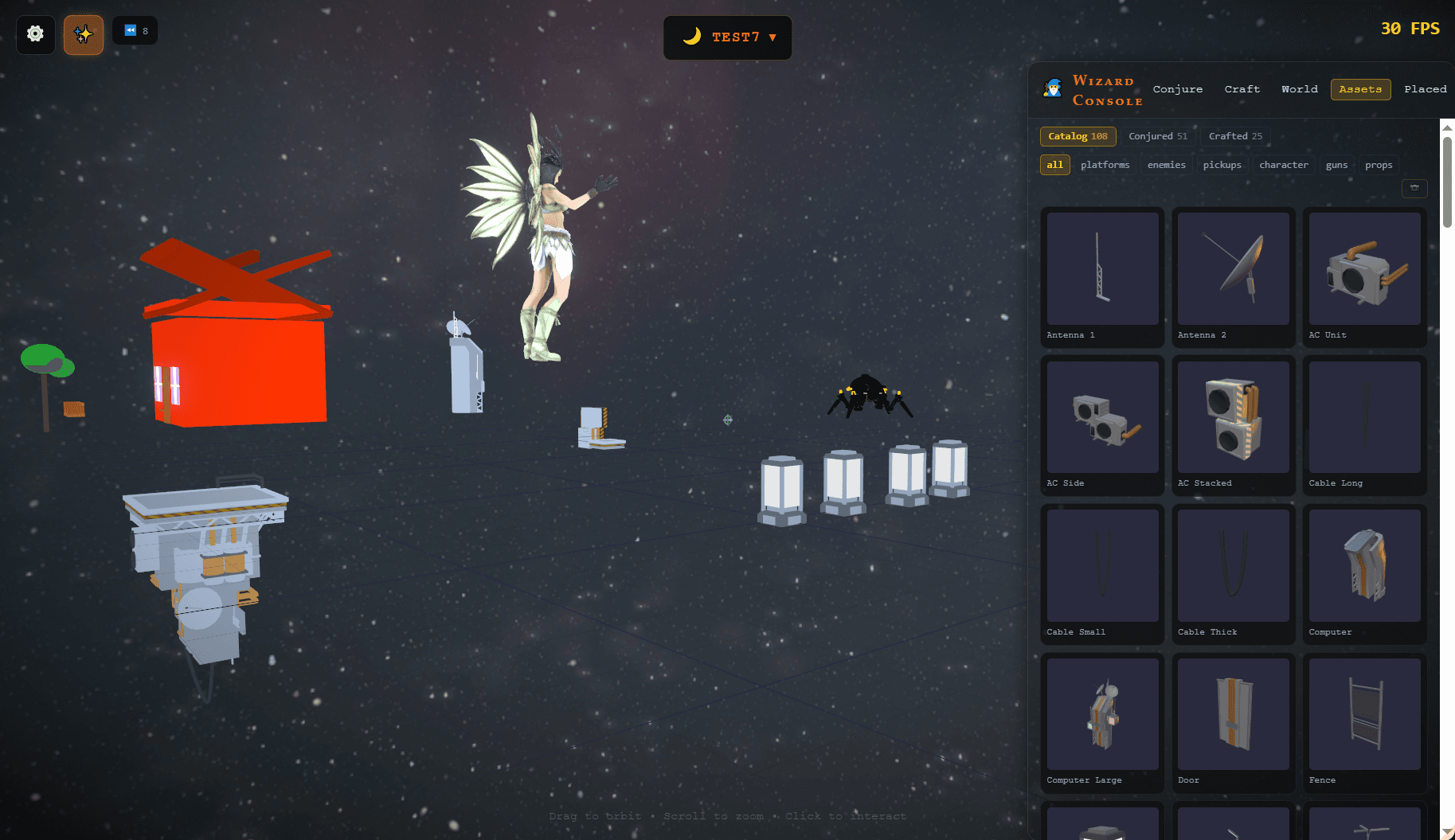Open the World tab
1455x840 pixels.
1299,88
